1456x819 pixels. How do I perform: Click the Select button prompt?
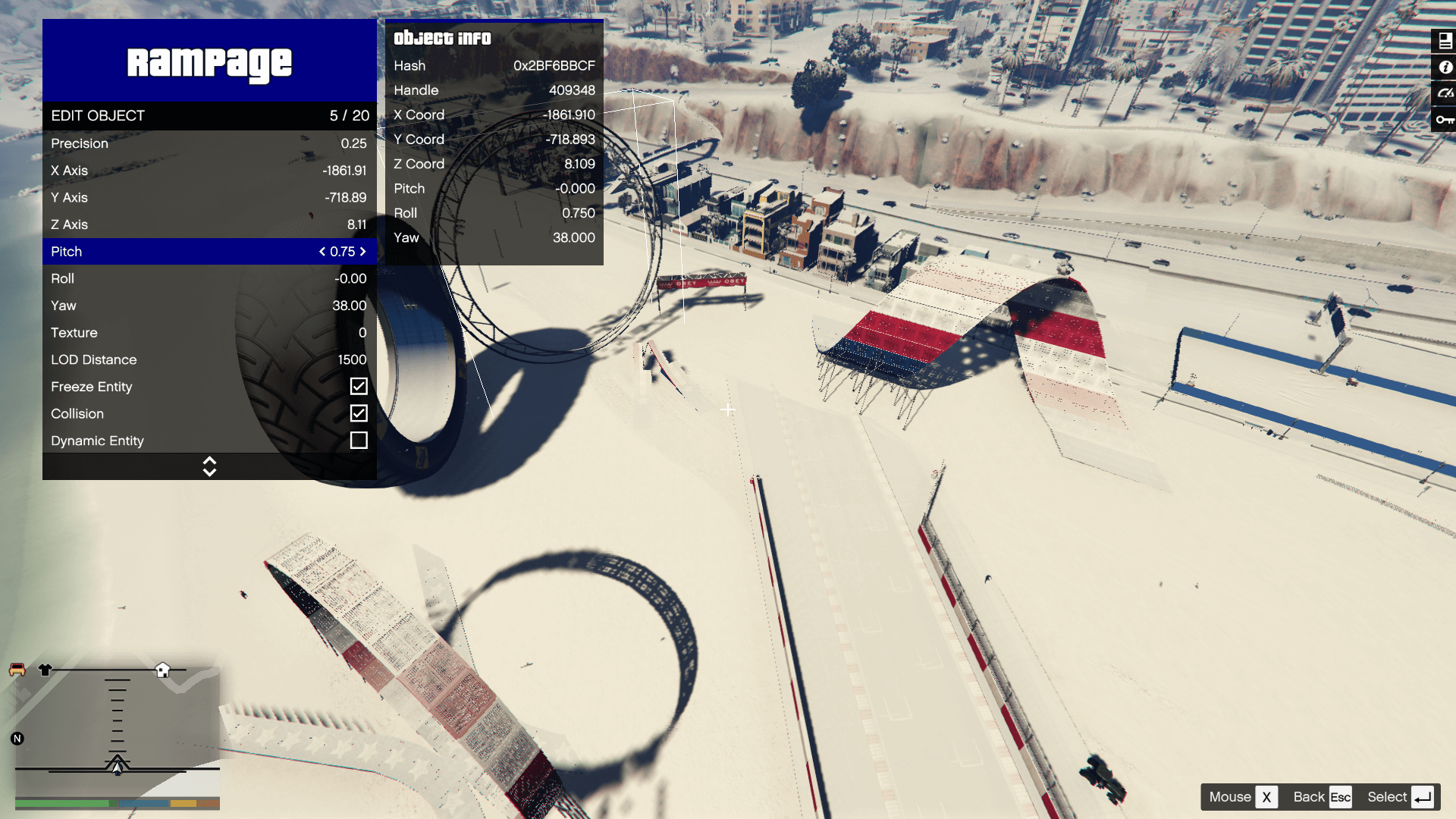point(1399,797)
